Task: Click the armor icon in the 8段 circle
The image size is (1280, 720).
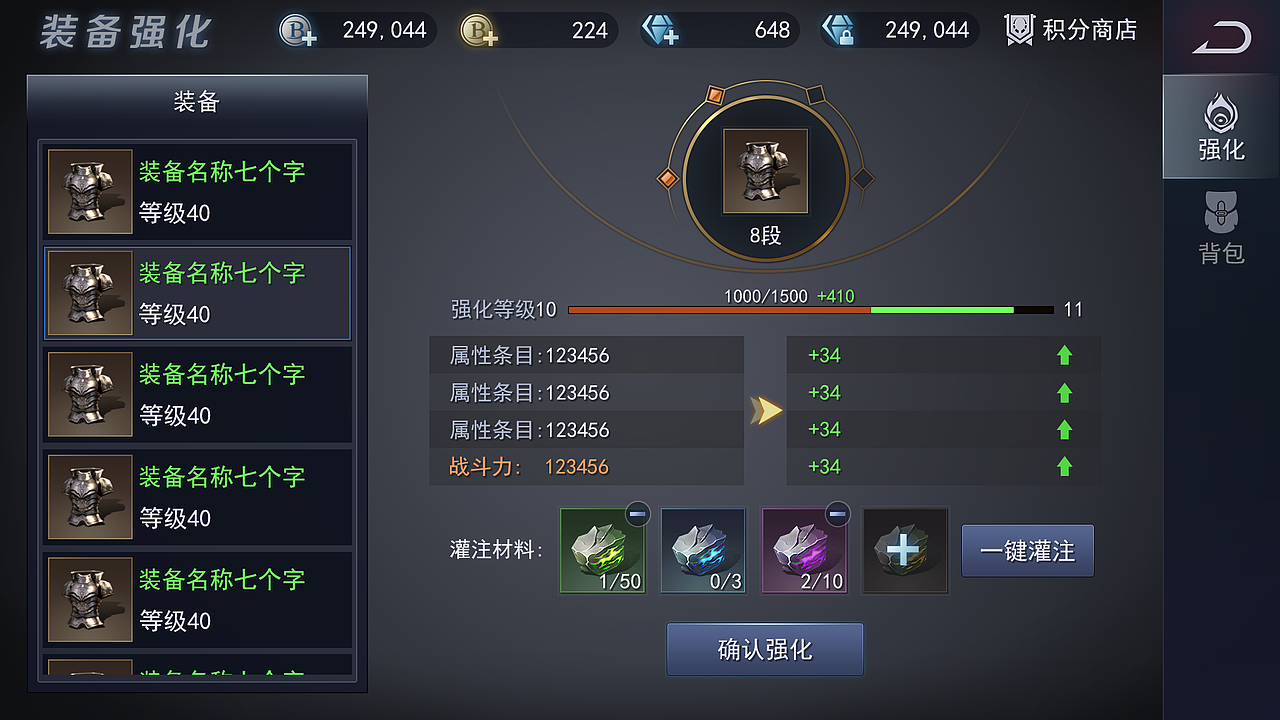Action: coord(765,171)
